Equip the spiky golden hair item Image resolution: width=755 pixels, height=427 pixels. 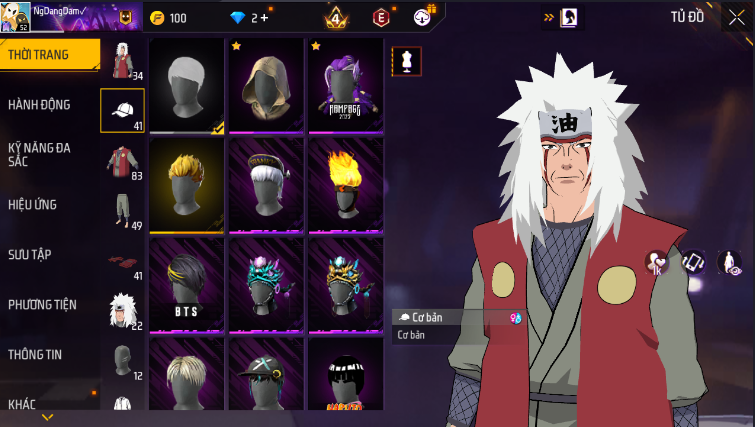tap(186, 184)
